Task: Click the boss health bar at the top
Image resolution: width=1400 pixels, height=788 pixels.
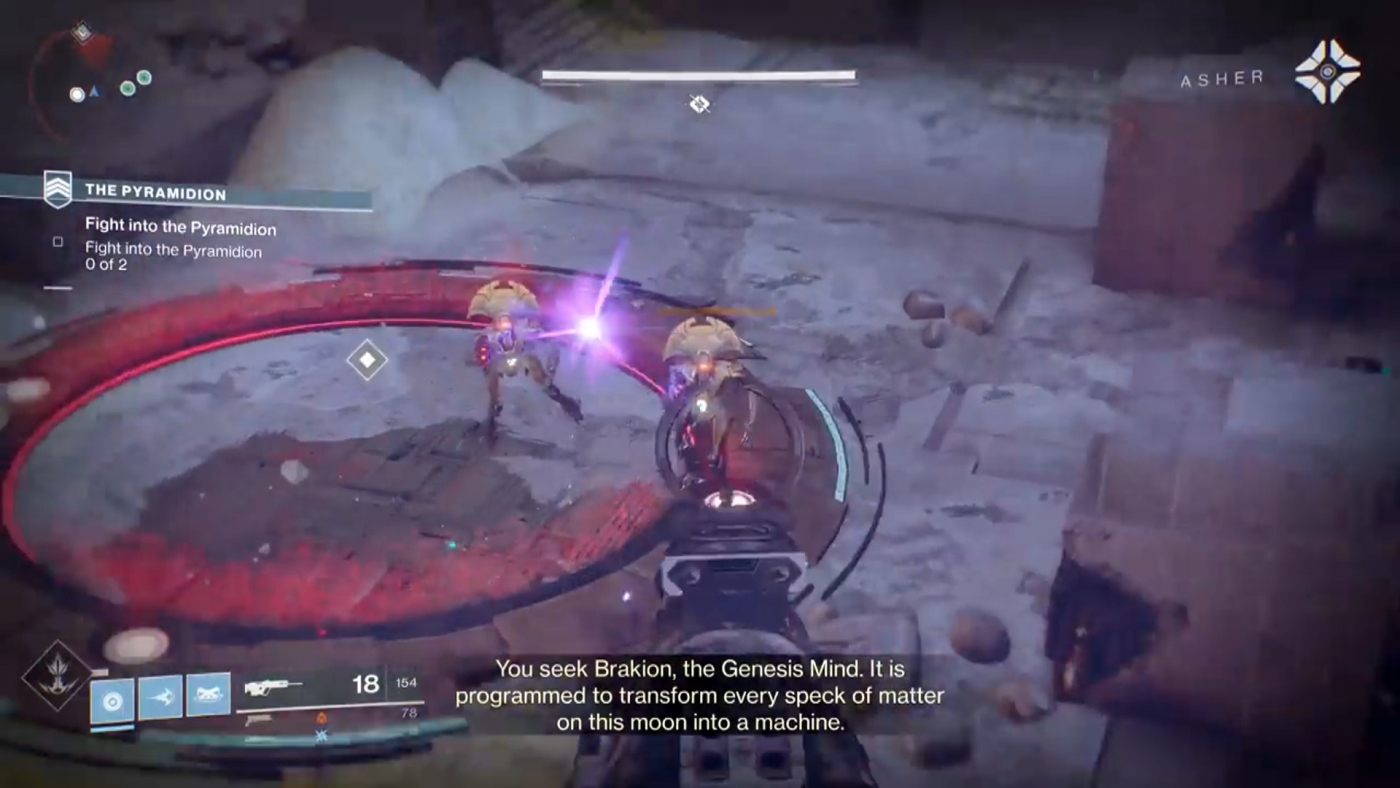Action: [x=699, y=75]
